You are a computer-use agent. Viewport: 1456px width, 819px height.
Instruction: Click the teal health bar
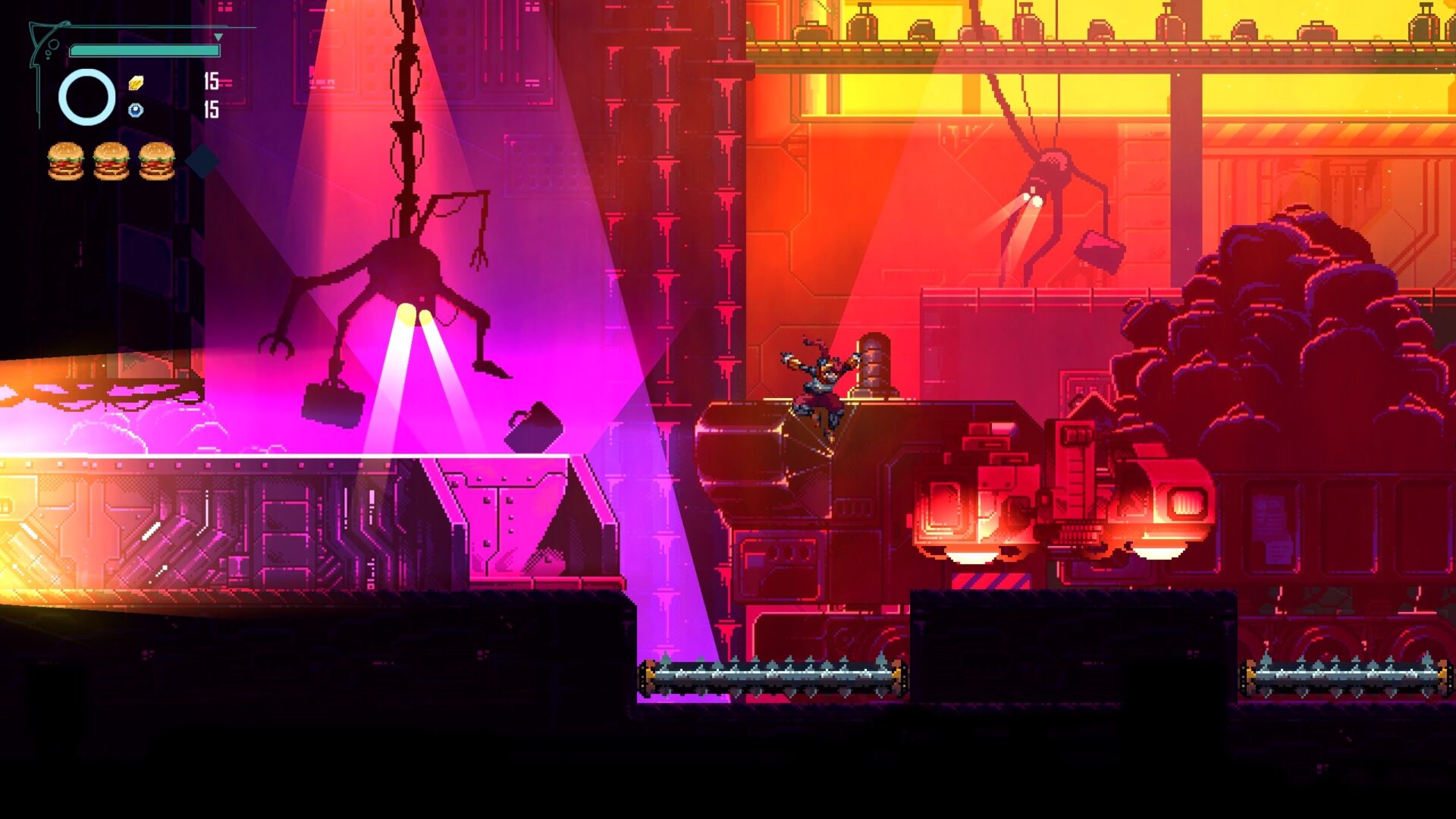144,50
